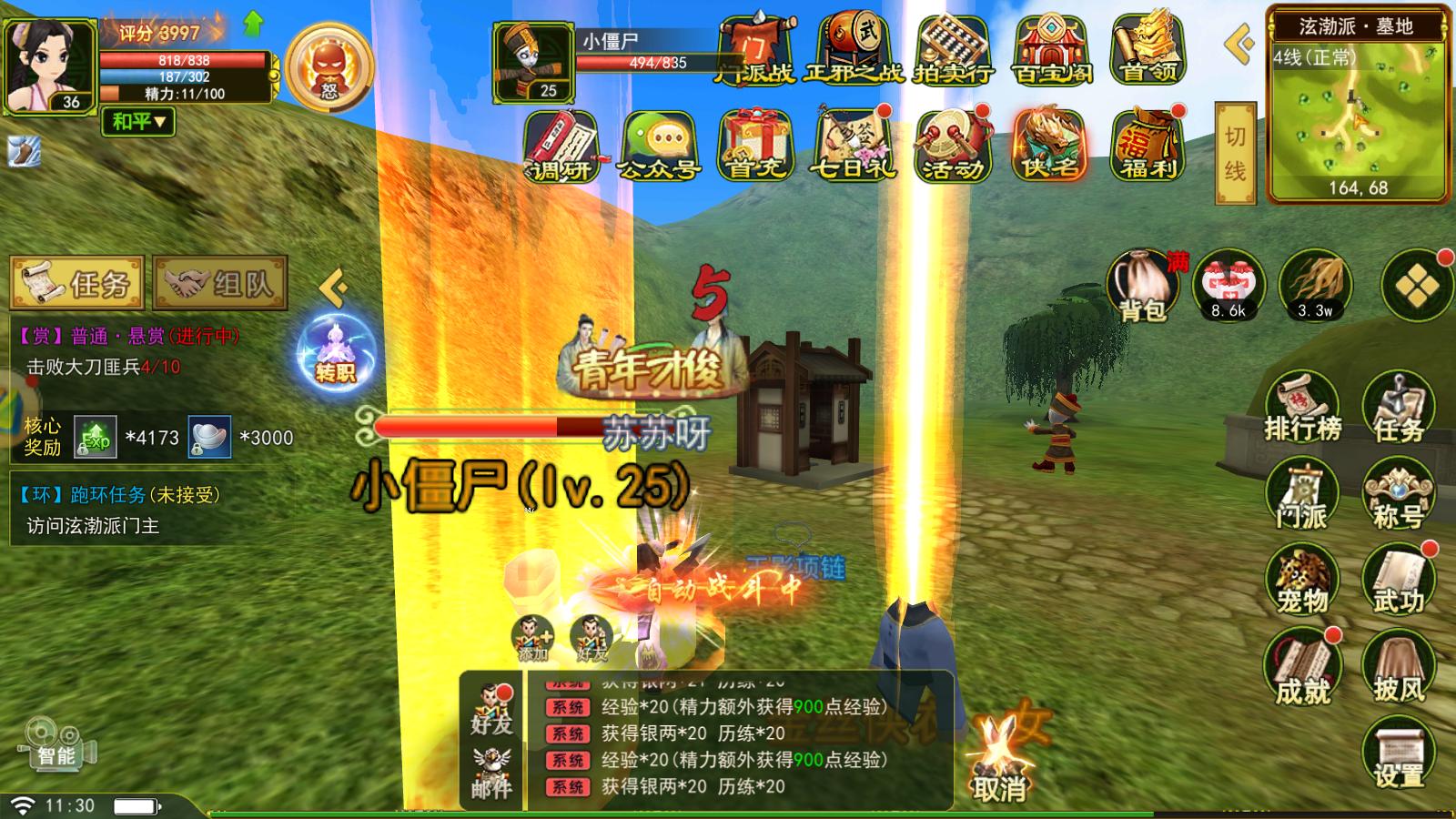The image size is (1456, 819).
Task: Open the 和平 combat mode dropdown
Action: point(138,121)
